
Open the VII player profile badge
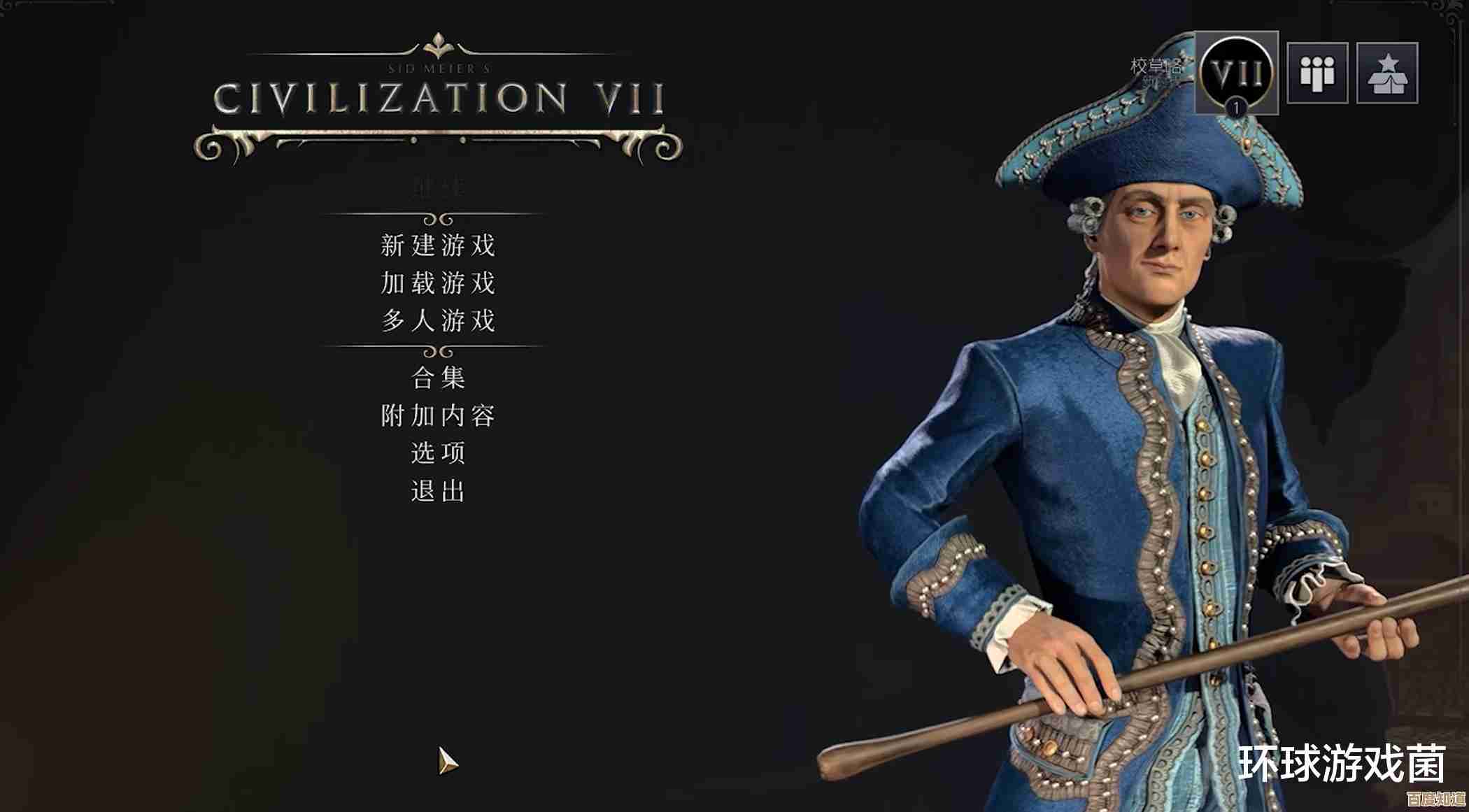1236,73
